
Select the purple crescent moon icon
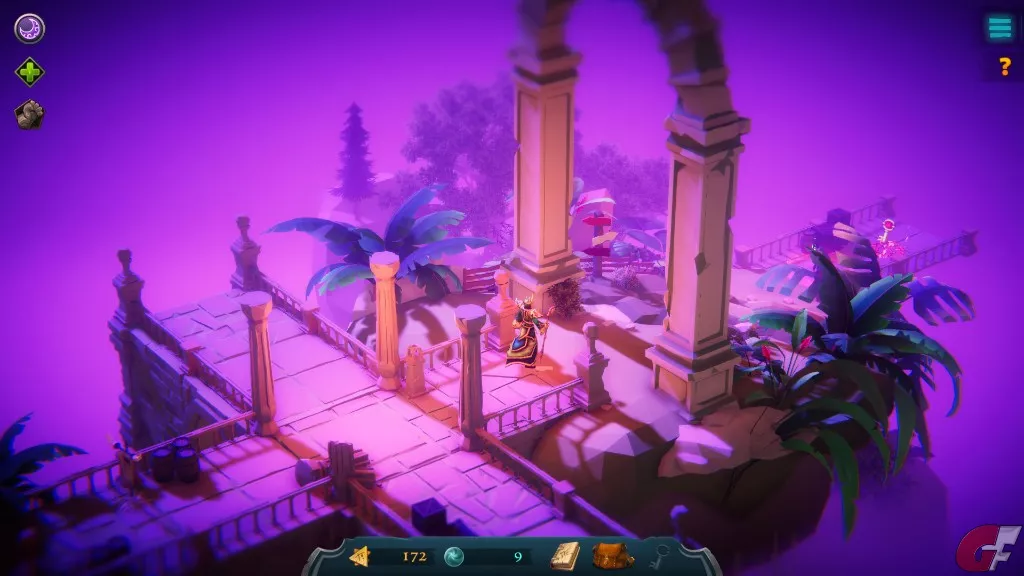(29, 28)
